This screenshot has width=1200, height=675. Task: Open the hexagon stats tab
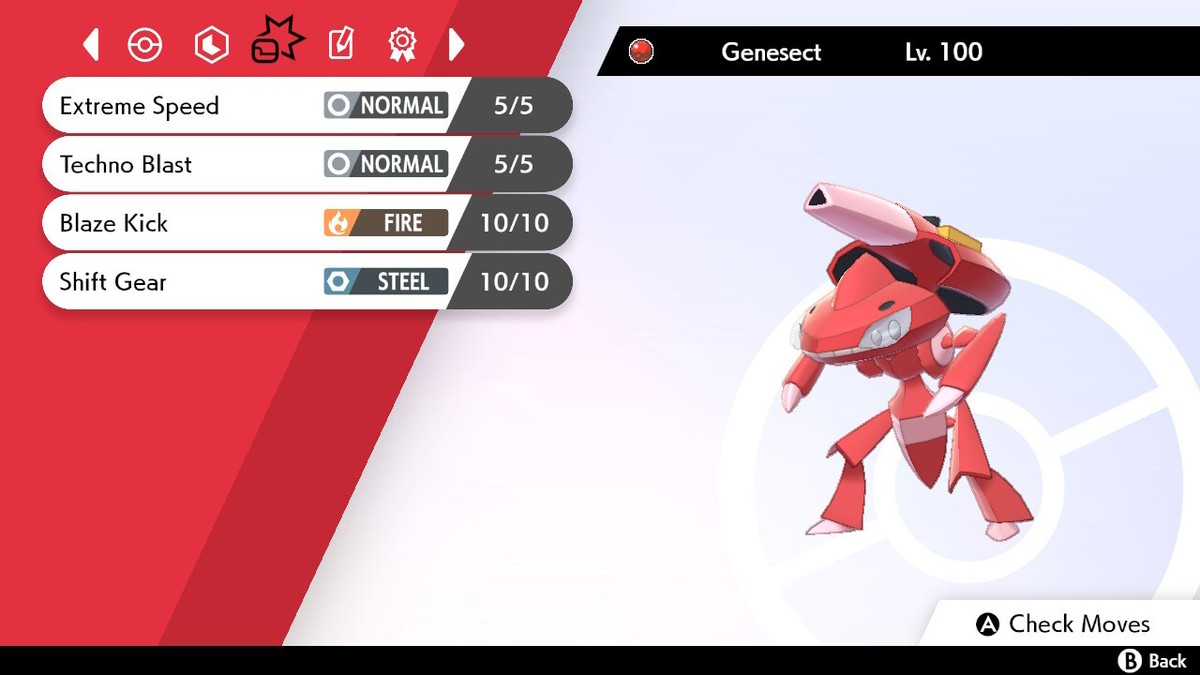[211, 45]
